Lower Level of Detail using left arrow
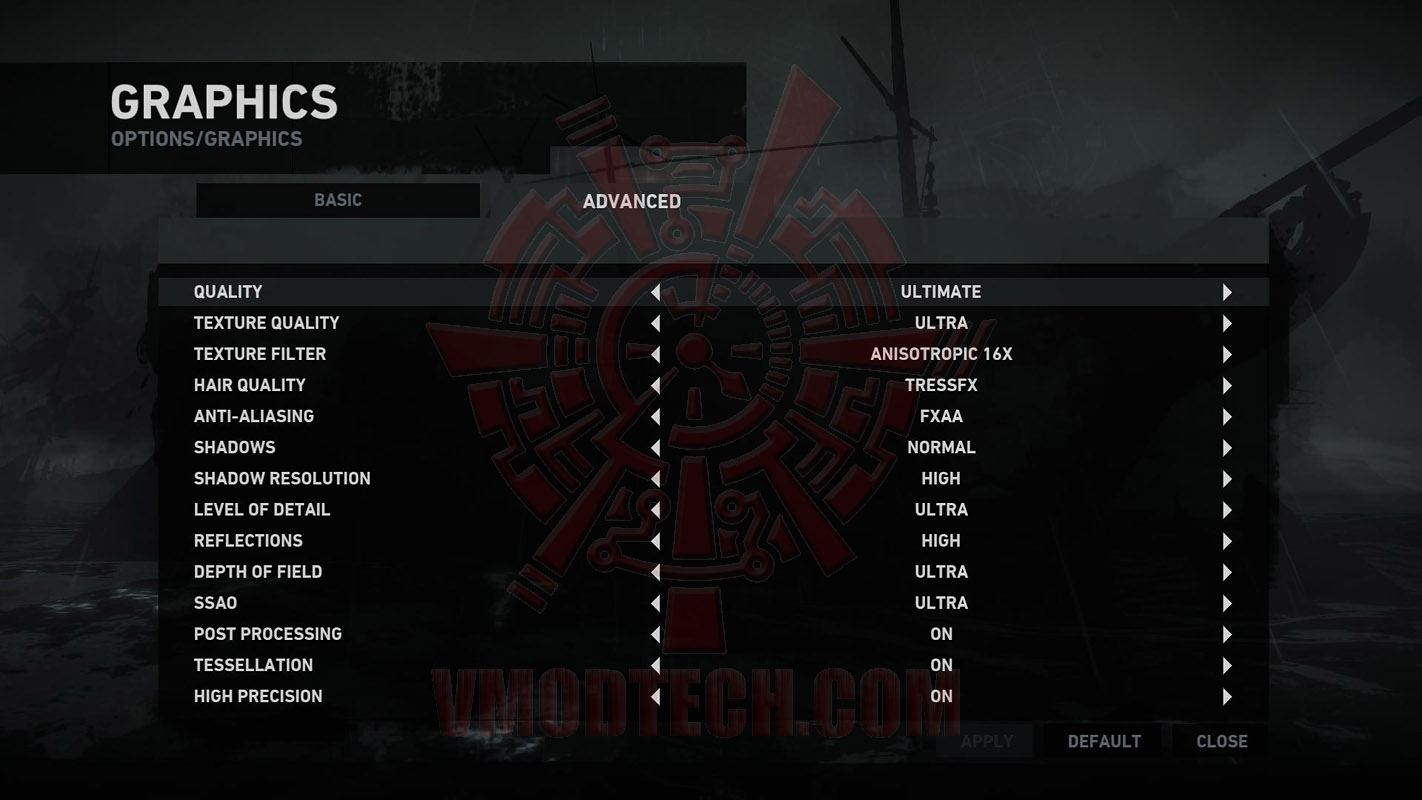1422x800 pixels. click(656, 510)
